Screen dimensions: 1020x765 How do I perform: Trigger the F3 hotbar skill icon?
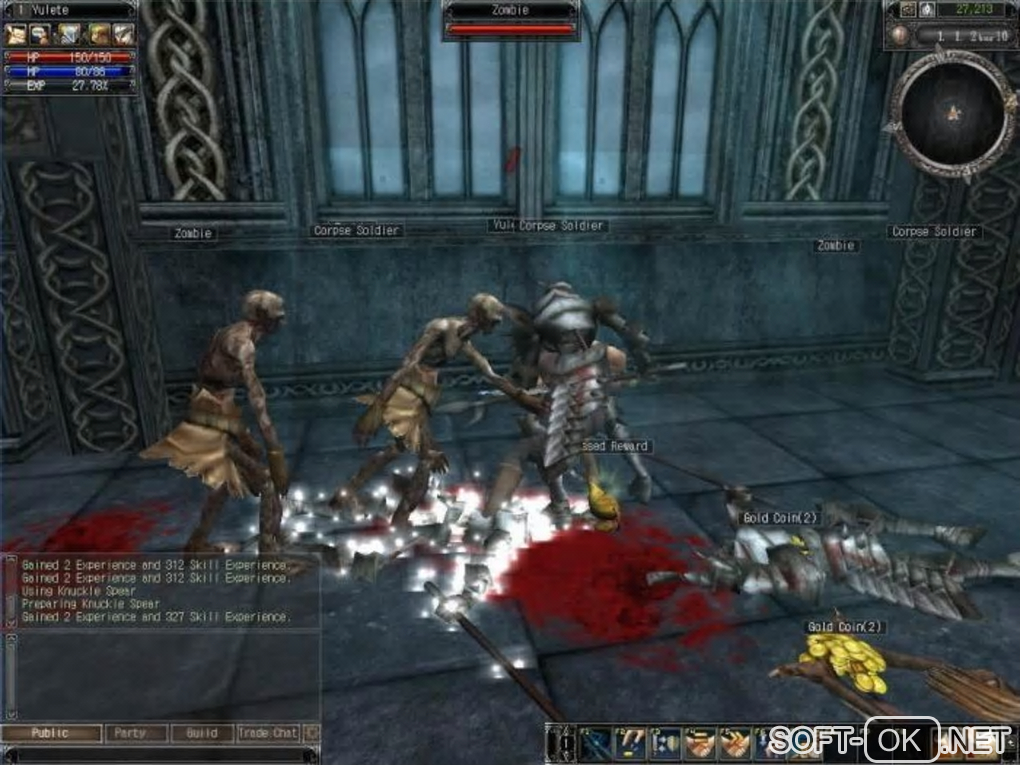666,742
